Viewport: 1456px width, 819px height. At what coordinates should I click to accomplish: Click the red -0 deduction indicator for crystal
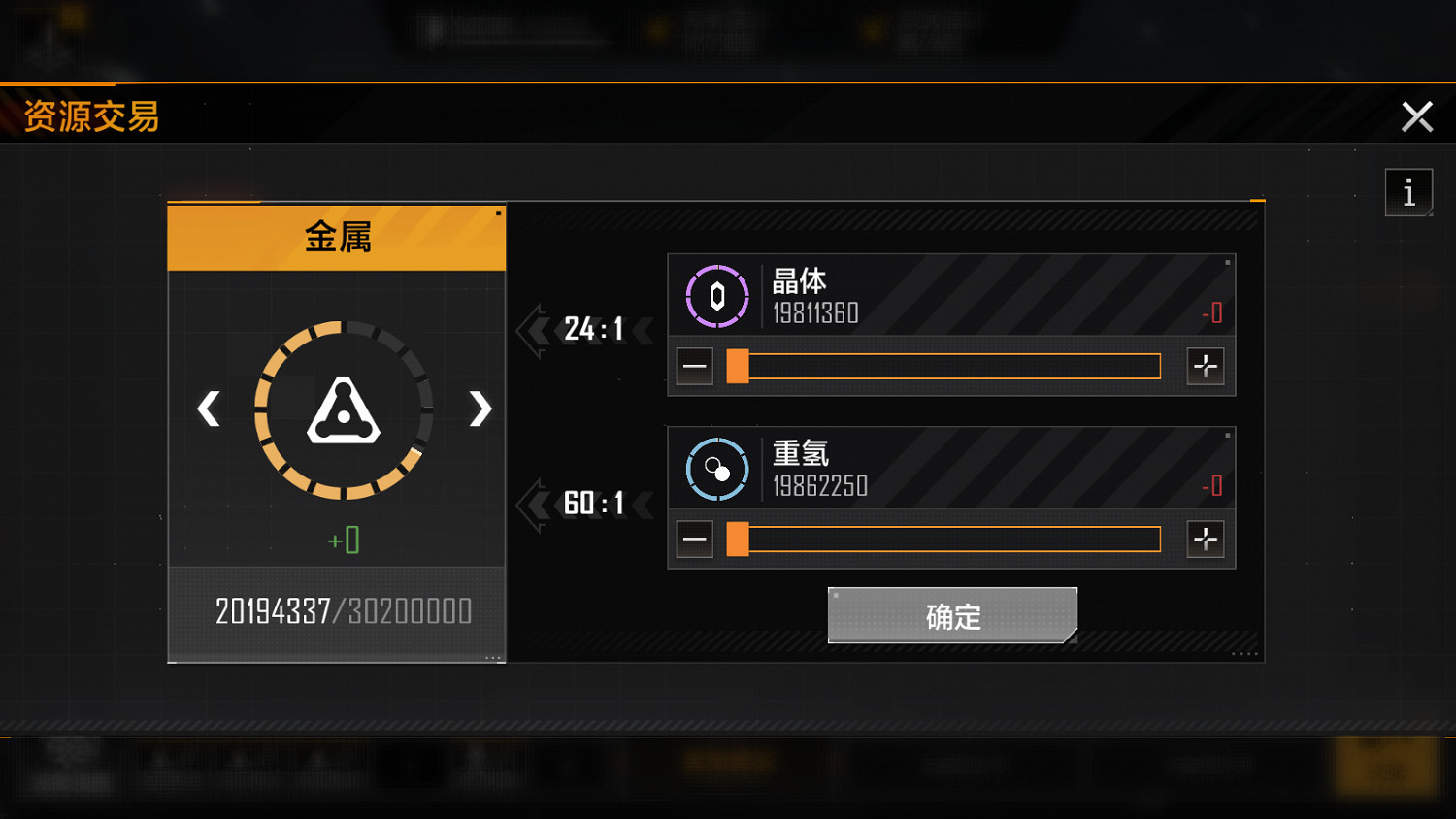click(1213, 312)
